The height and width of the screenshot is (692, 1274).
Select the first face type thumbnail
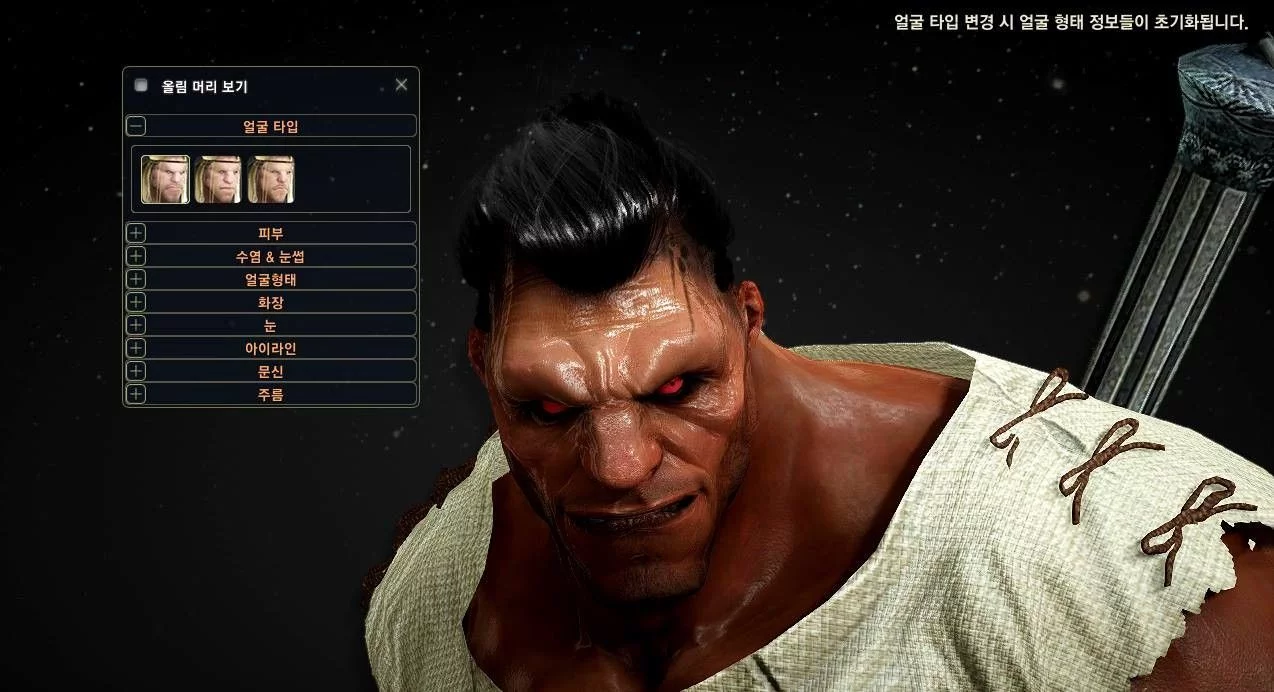click(x=165, y=179)
